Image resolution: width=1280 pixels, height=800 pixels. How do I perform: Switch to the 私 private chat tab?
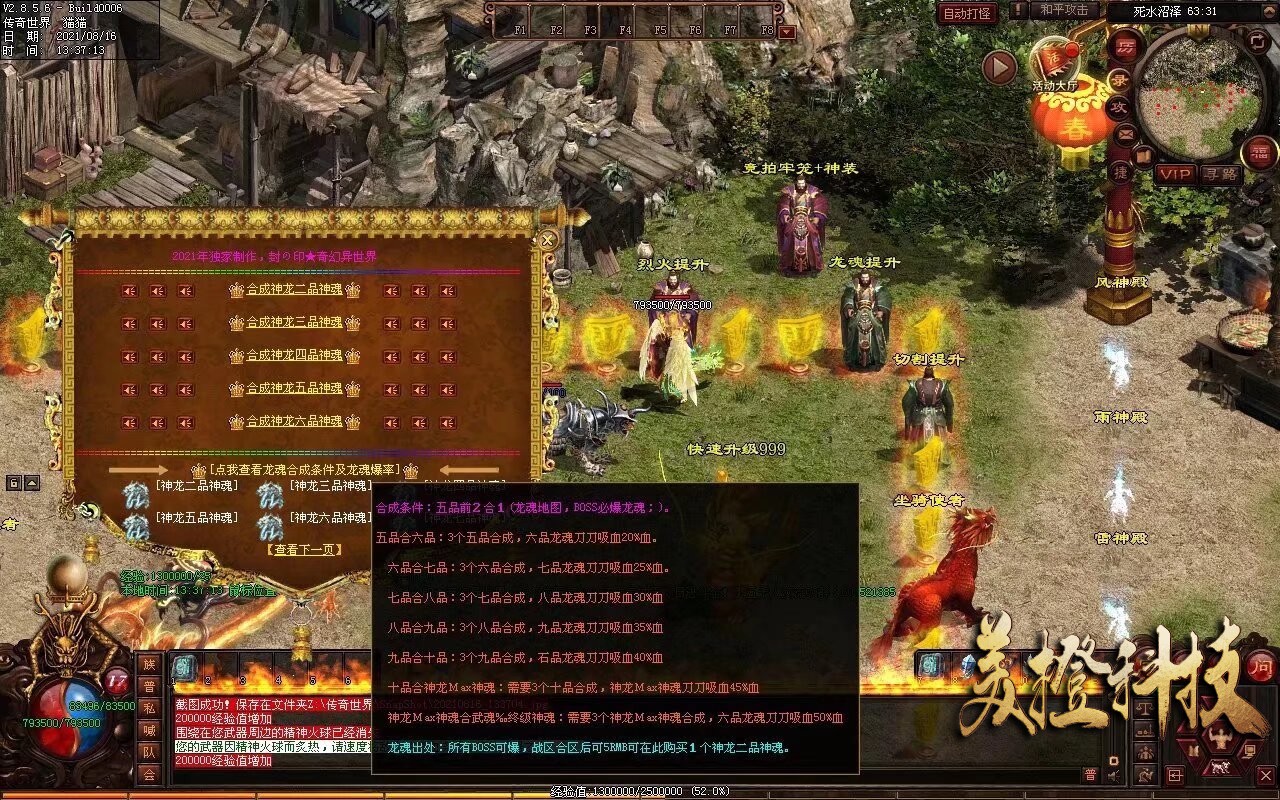149,708
